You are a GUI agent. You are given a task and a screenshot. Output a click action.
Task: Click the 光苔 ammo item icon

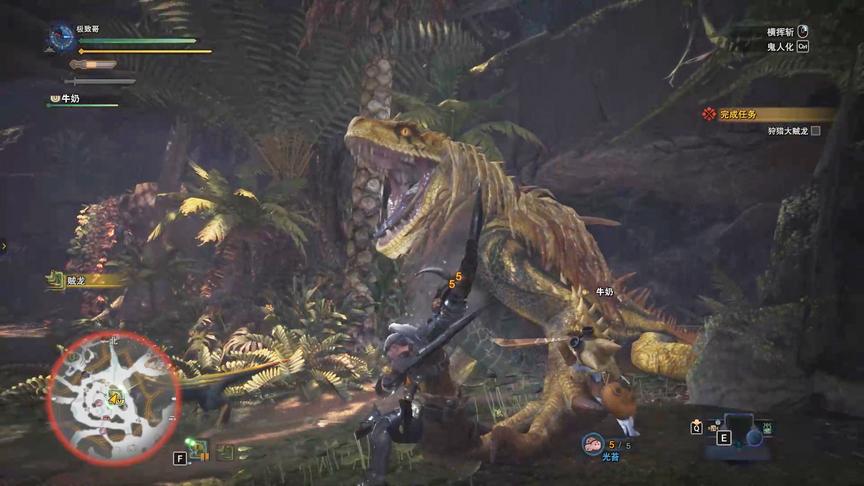click(593, 443)
